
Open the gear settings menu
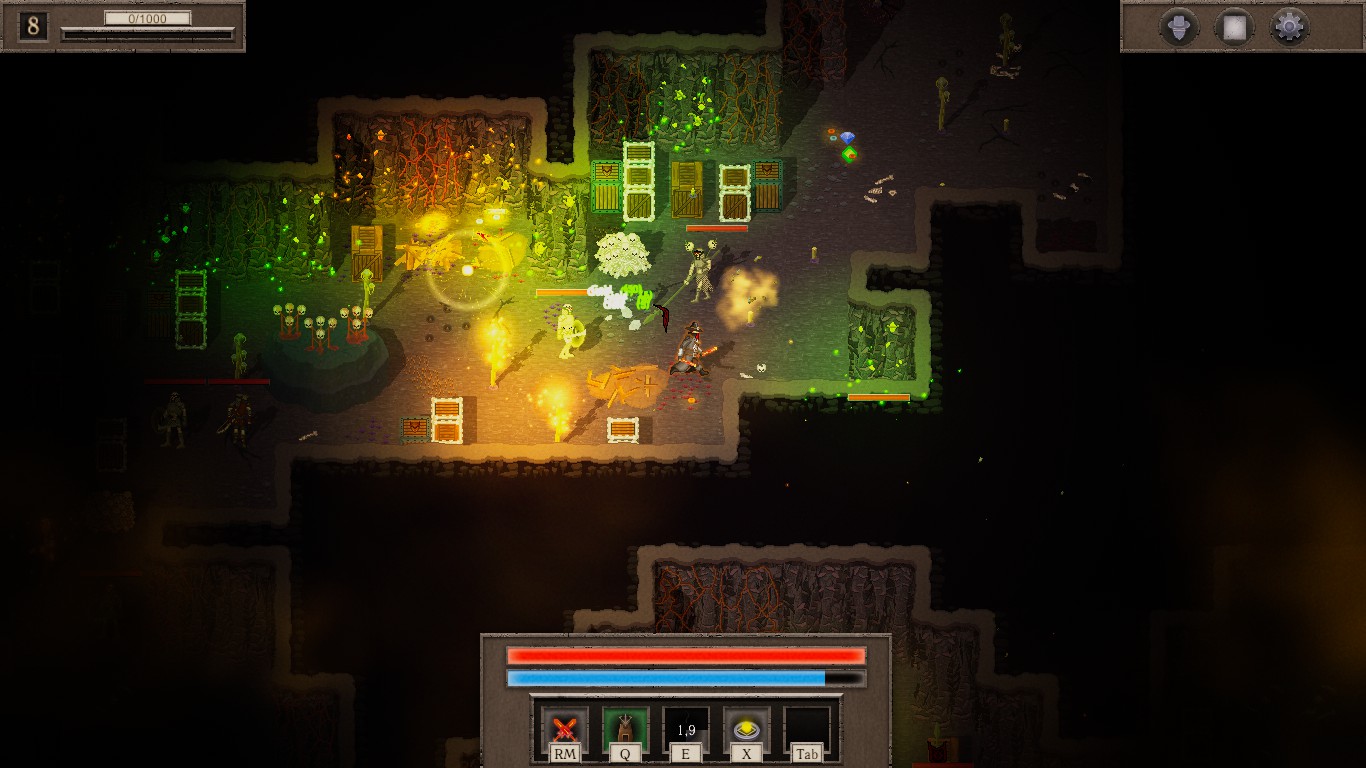click(1289, 27)
